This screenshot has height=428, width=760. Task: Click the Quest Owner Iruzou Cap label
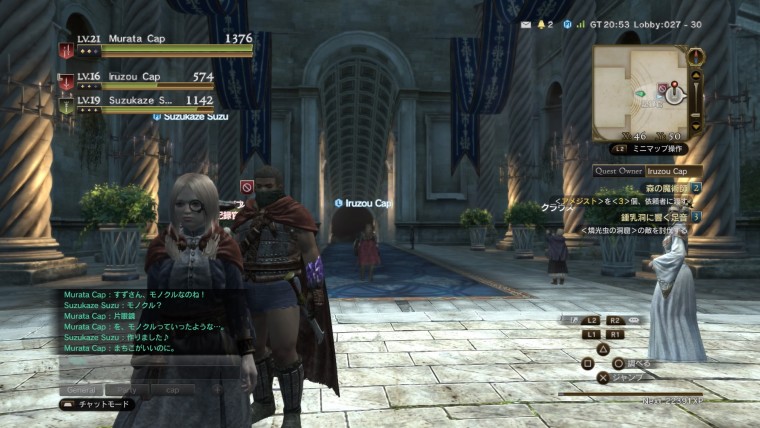pos(647,171)
